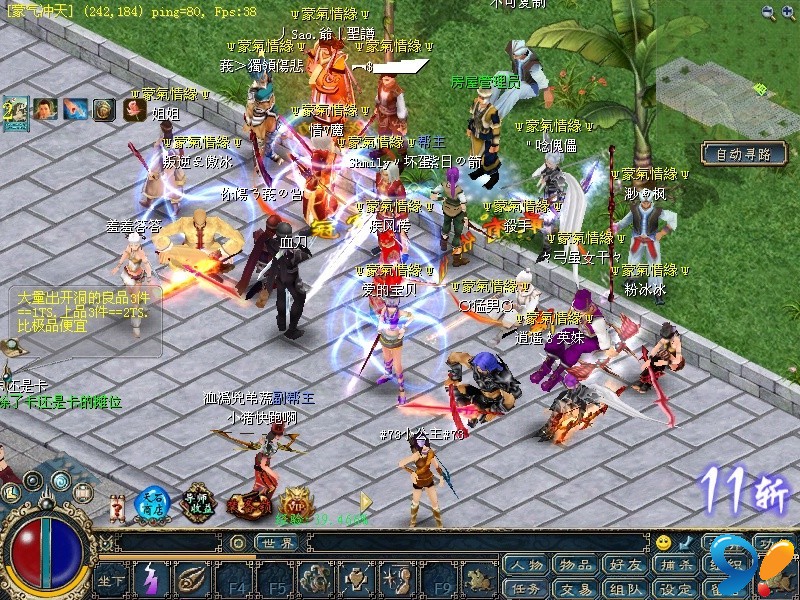Open the 物品 inventory panel
Screen dimensions: 800x600
[x=575, y=565]
